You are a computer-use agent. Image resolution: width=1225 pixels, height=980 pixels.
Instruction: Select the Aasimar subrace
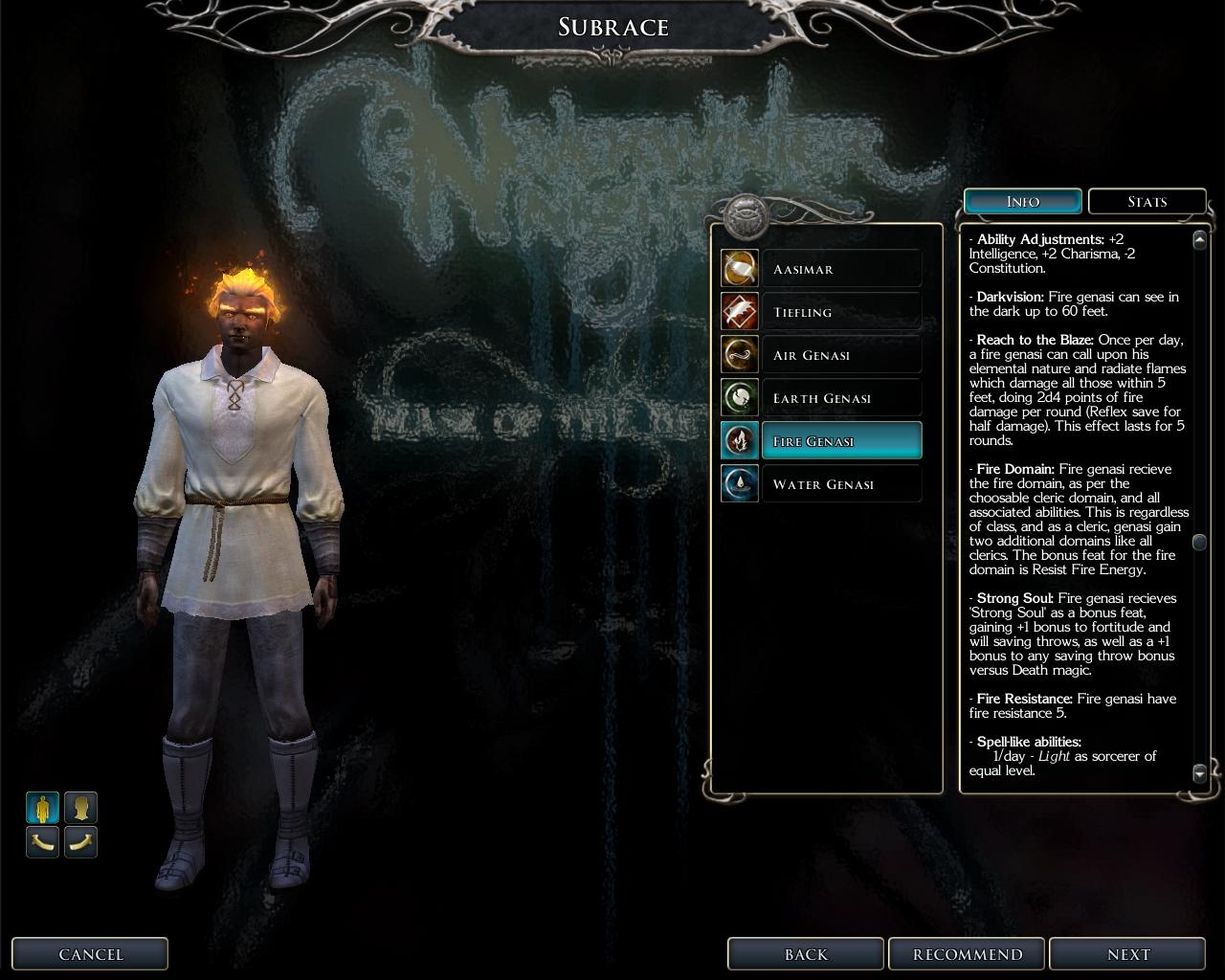pos(840,269)
